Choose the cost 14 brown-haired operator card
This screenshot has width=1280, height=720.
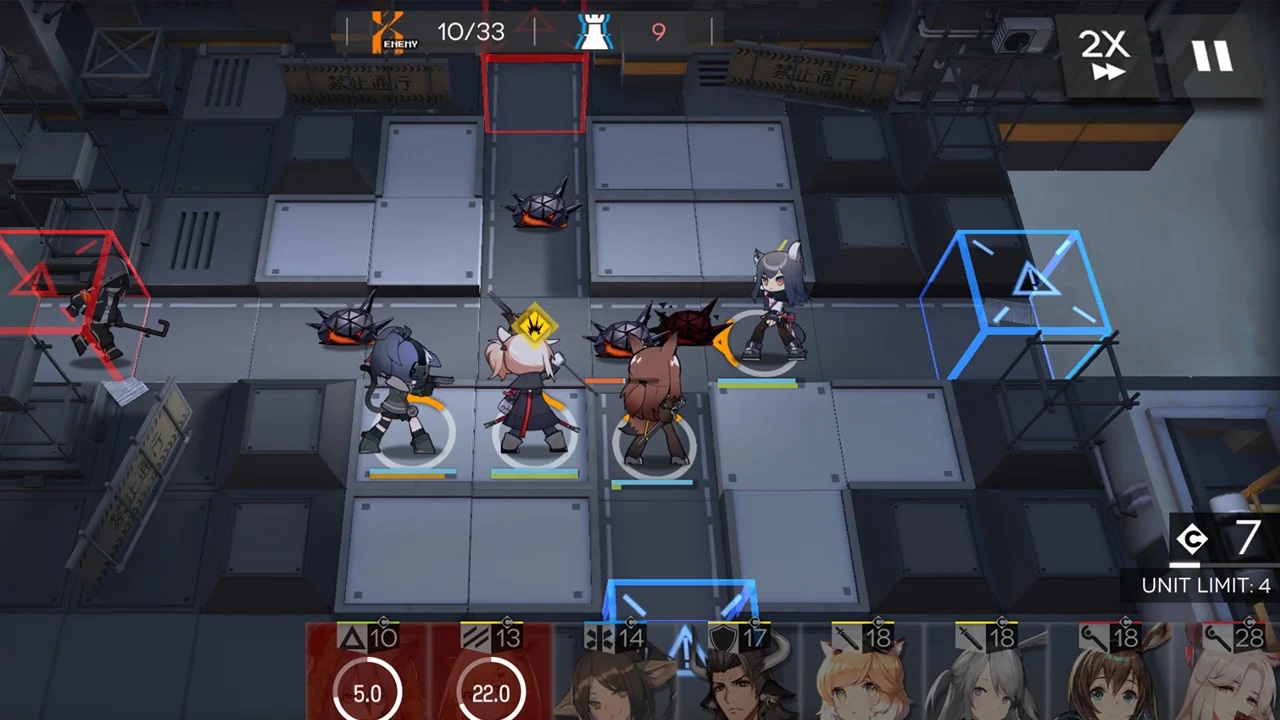(615, 675)
